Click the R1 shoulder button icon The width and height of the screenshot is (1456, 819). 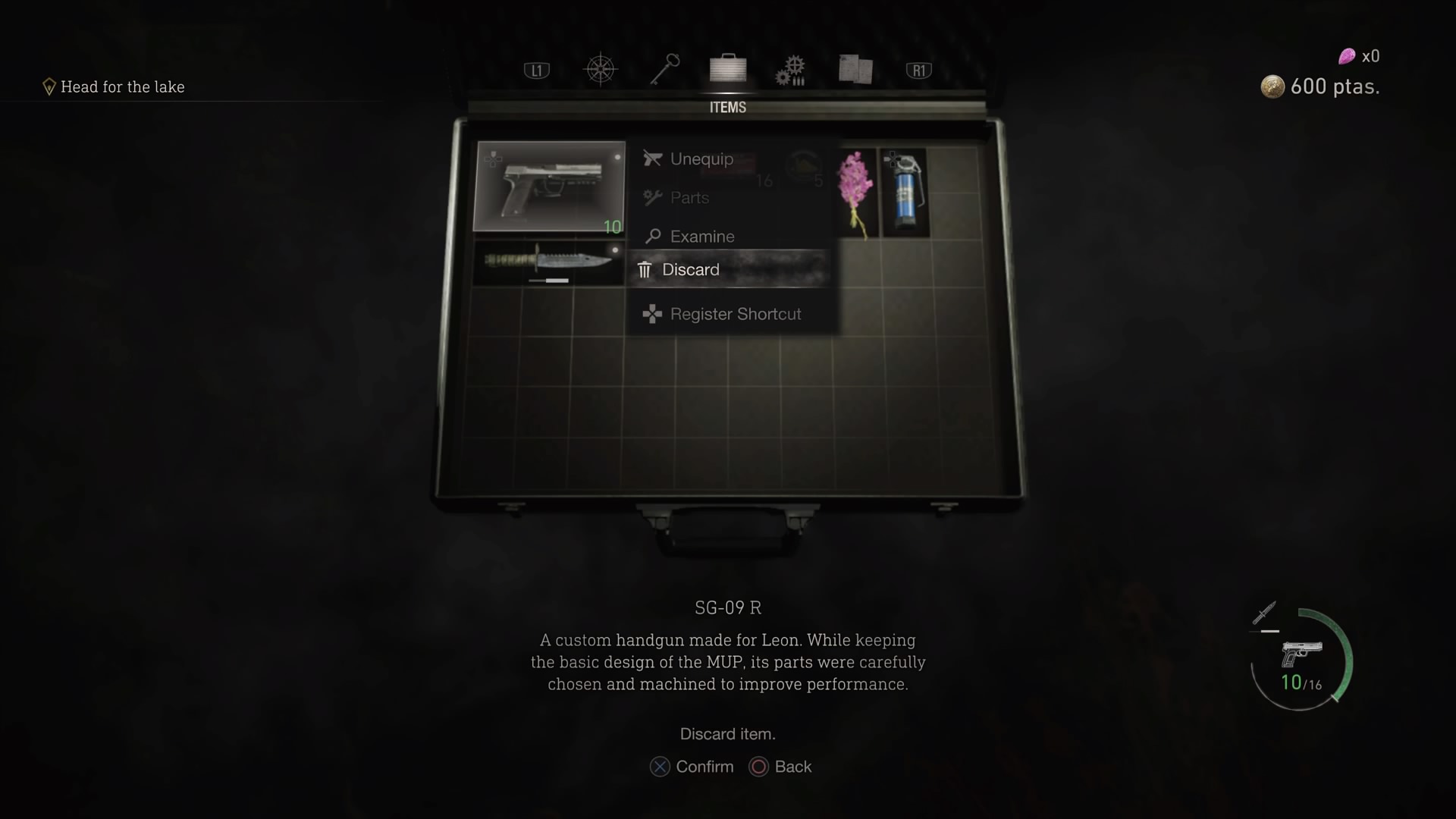pos(918,69)
